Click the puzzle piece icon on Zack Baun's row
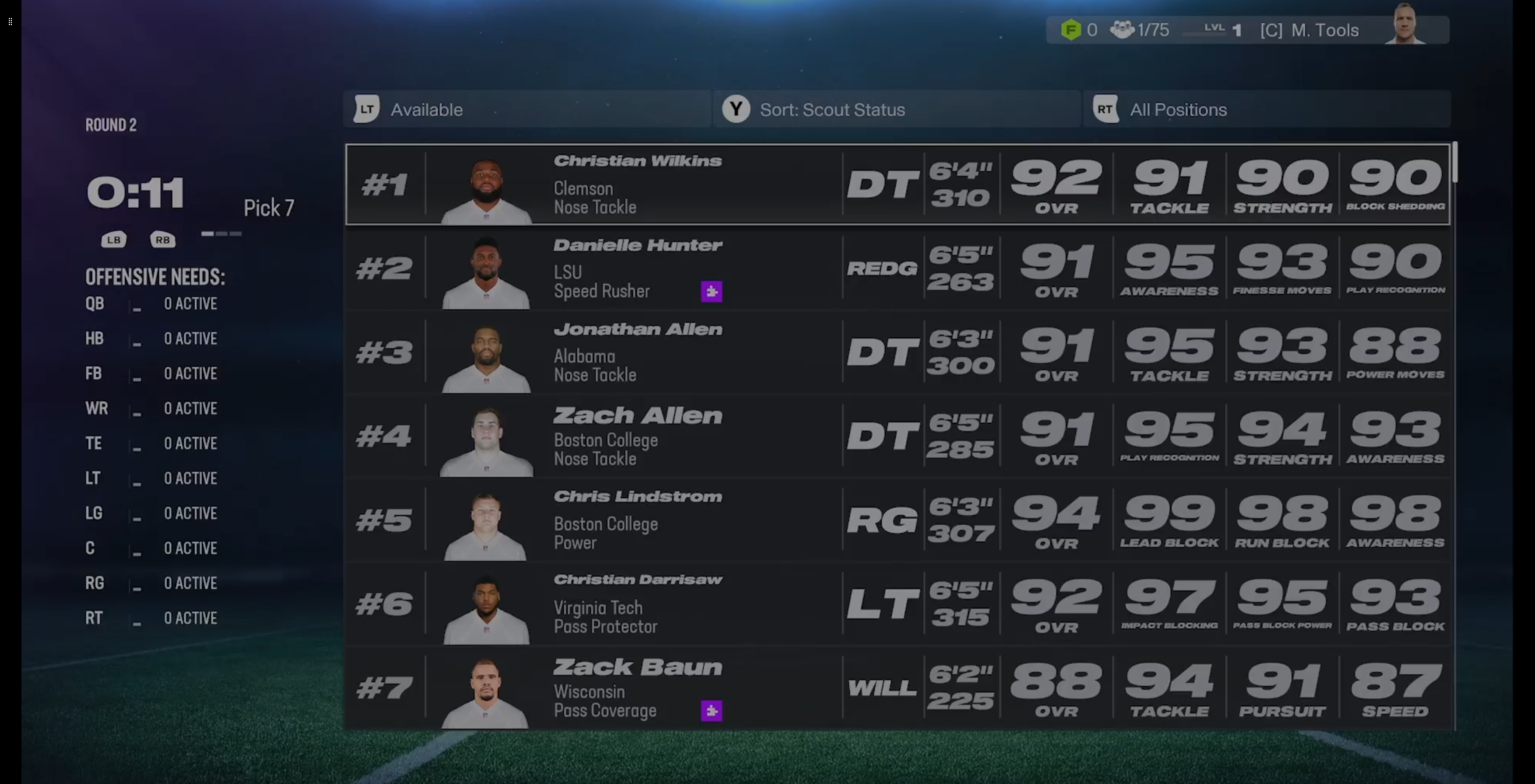 click(711, 711)
